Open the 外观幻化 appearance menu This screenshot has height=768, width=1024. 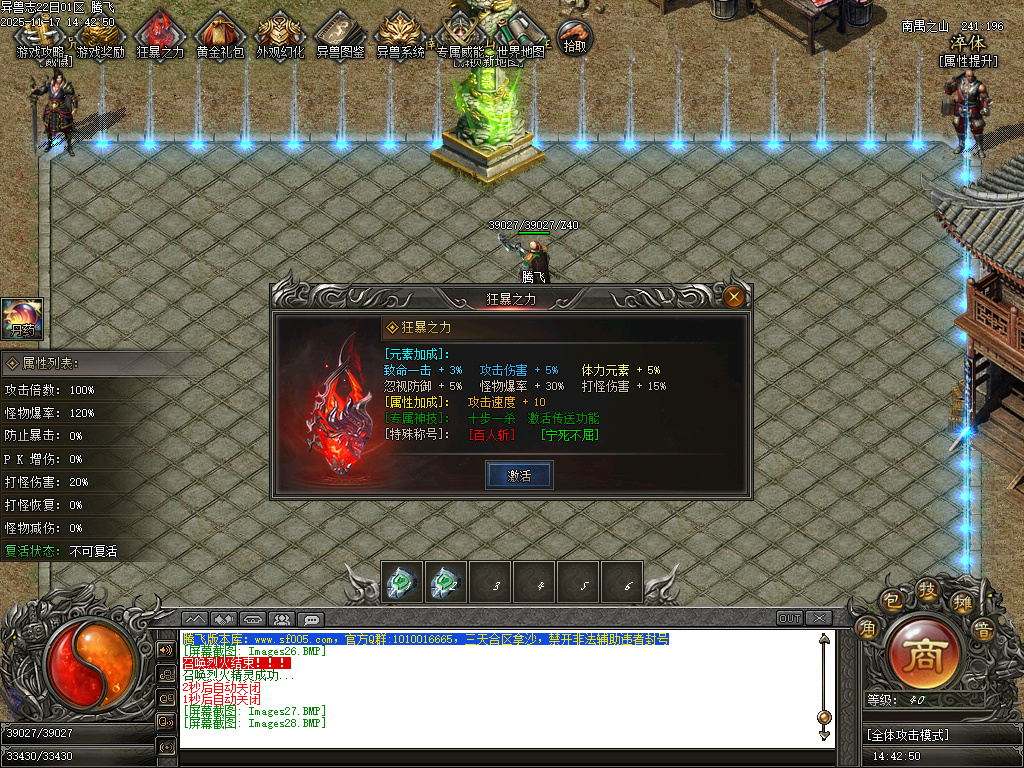(x=280, y=36)
